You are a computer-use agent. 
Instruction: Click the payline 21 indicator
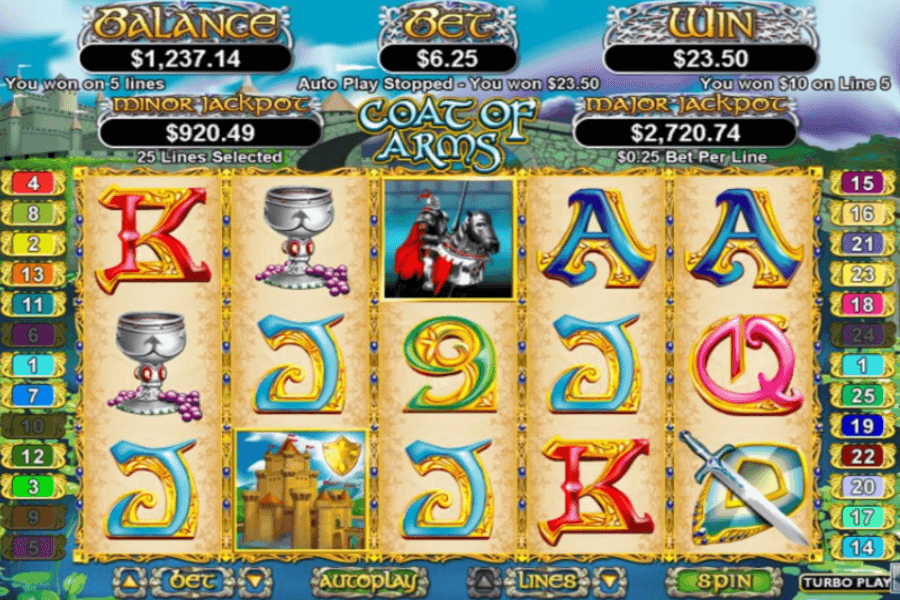[x=861, y=244]
